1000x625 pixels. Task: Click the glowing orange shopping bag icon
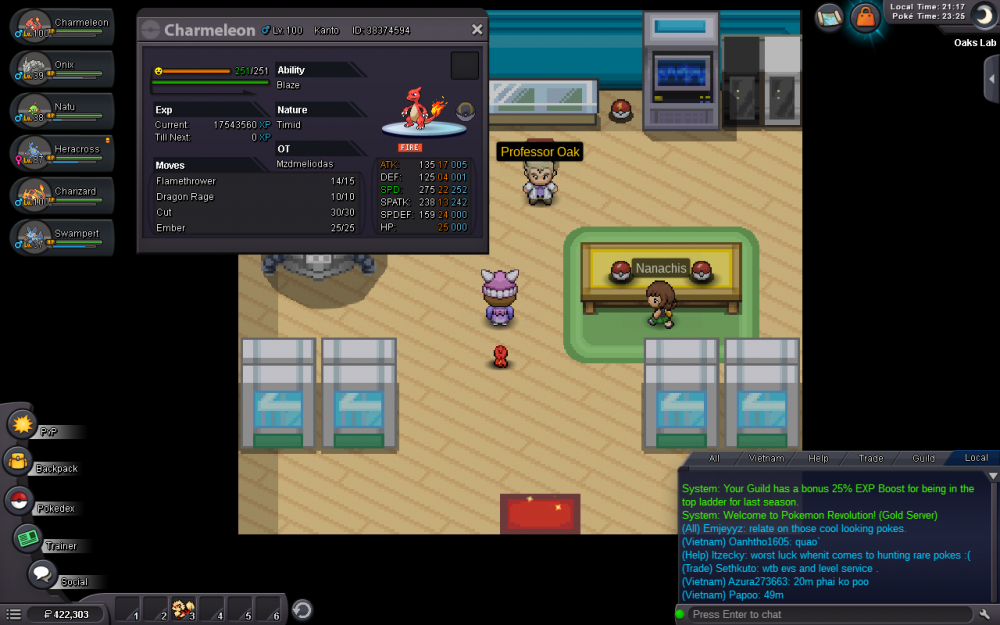(x=863, y=17)
